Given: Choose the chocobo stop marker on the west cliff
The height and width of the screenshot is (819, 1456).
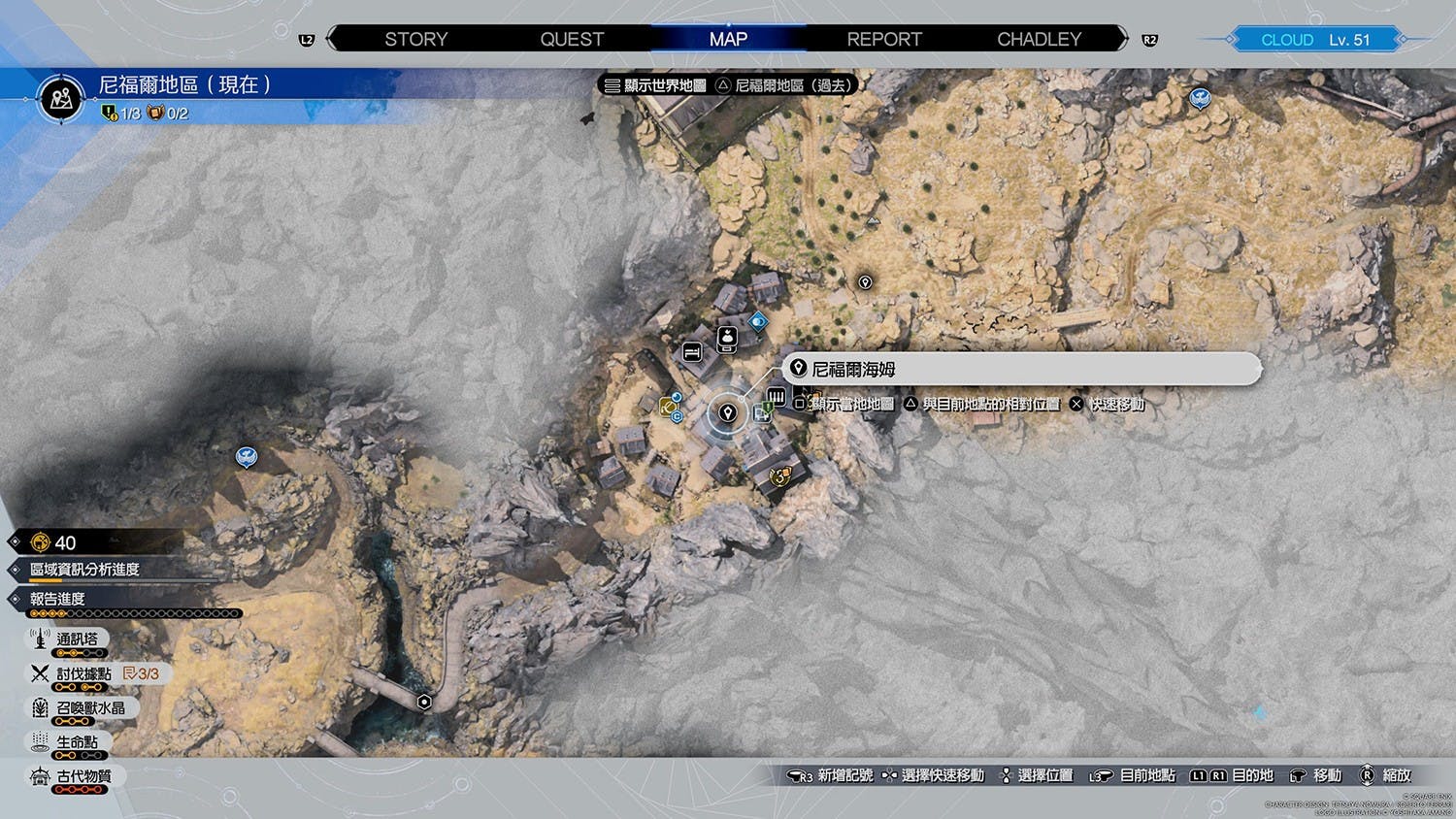Looking at the screenshot, I should point(247,455).
